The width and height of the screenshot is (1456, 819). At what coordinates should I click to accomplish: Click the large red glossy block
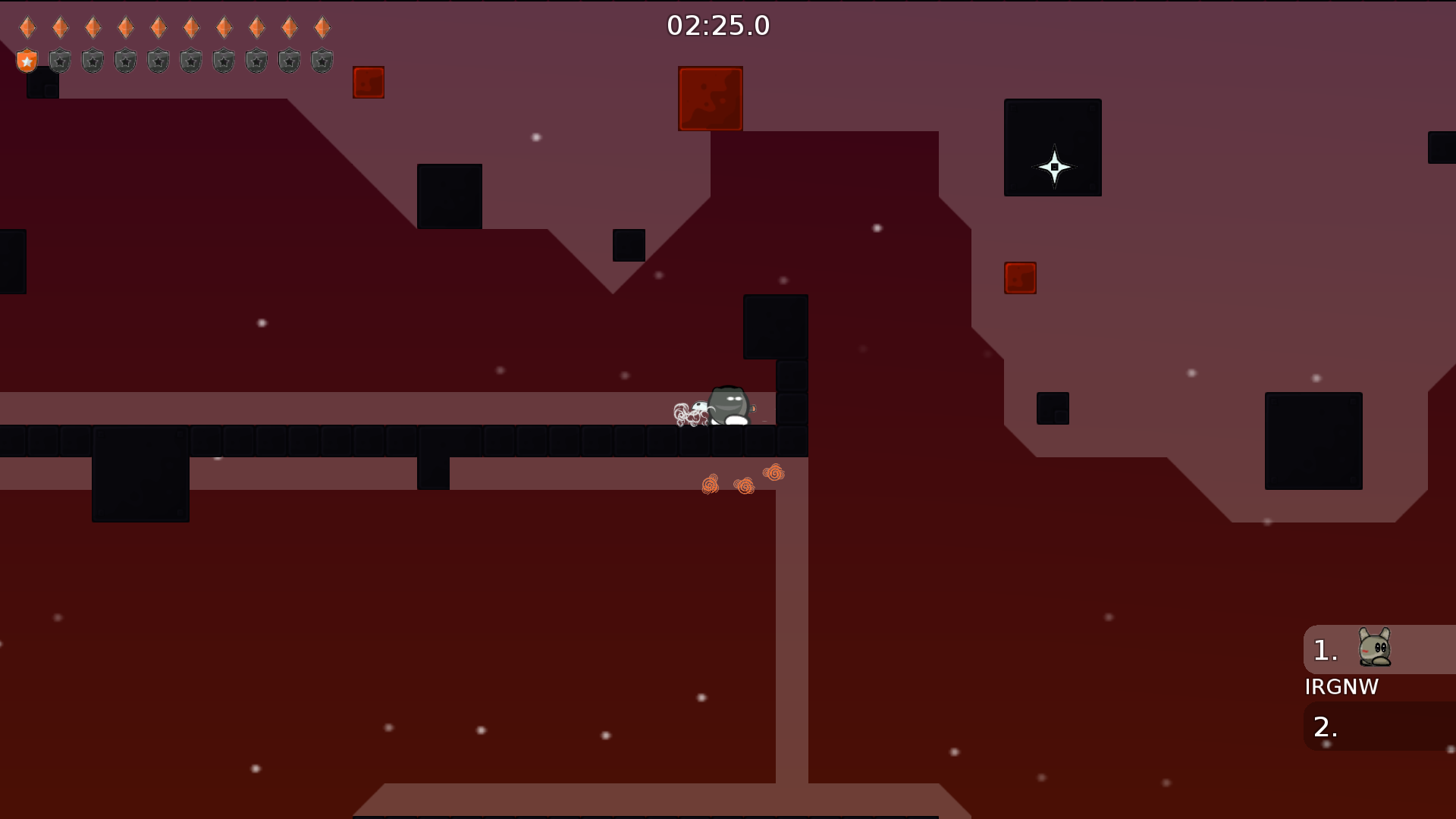tap(710, 97)
